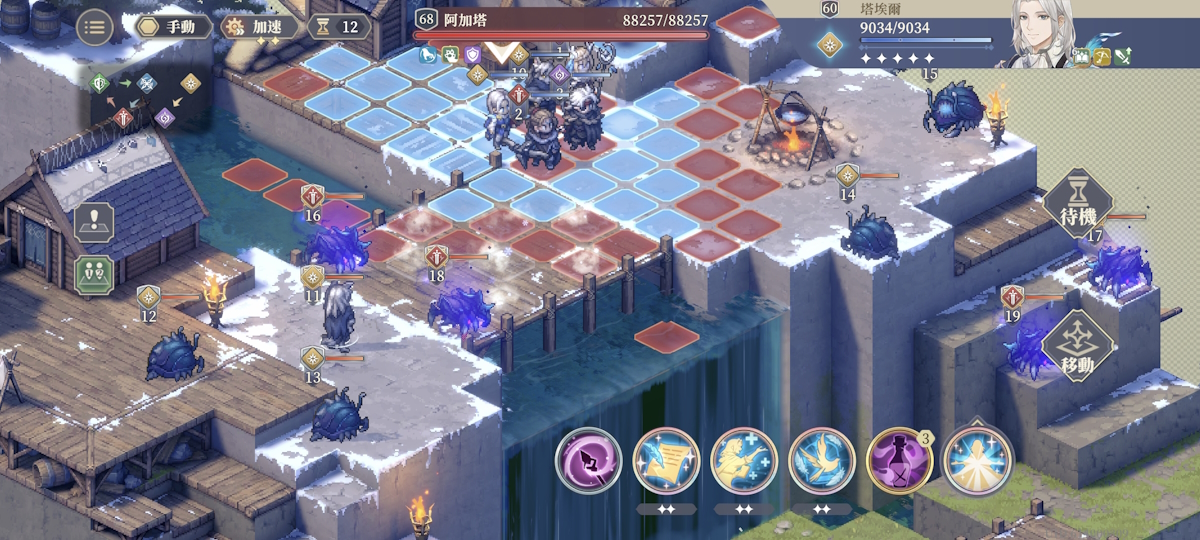Activate the golden bird skill
This screenshot has width=1200, height=540.
pyautogui.click(x=823, y=461)
